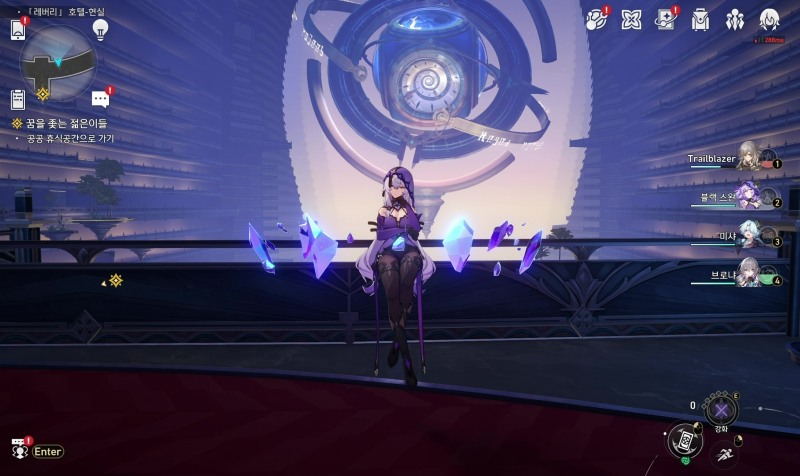This screenshot has width=800, height=476.
Task: Open the interastral guide book icon
Action: [x=665, y=19]
